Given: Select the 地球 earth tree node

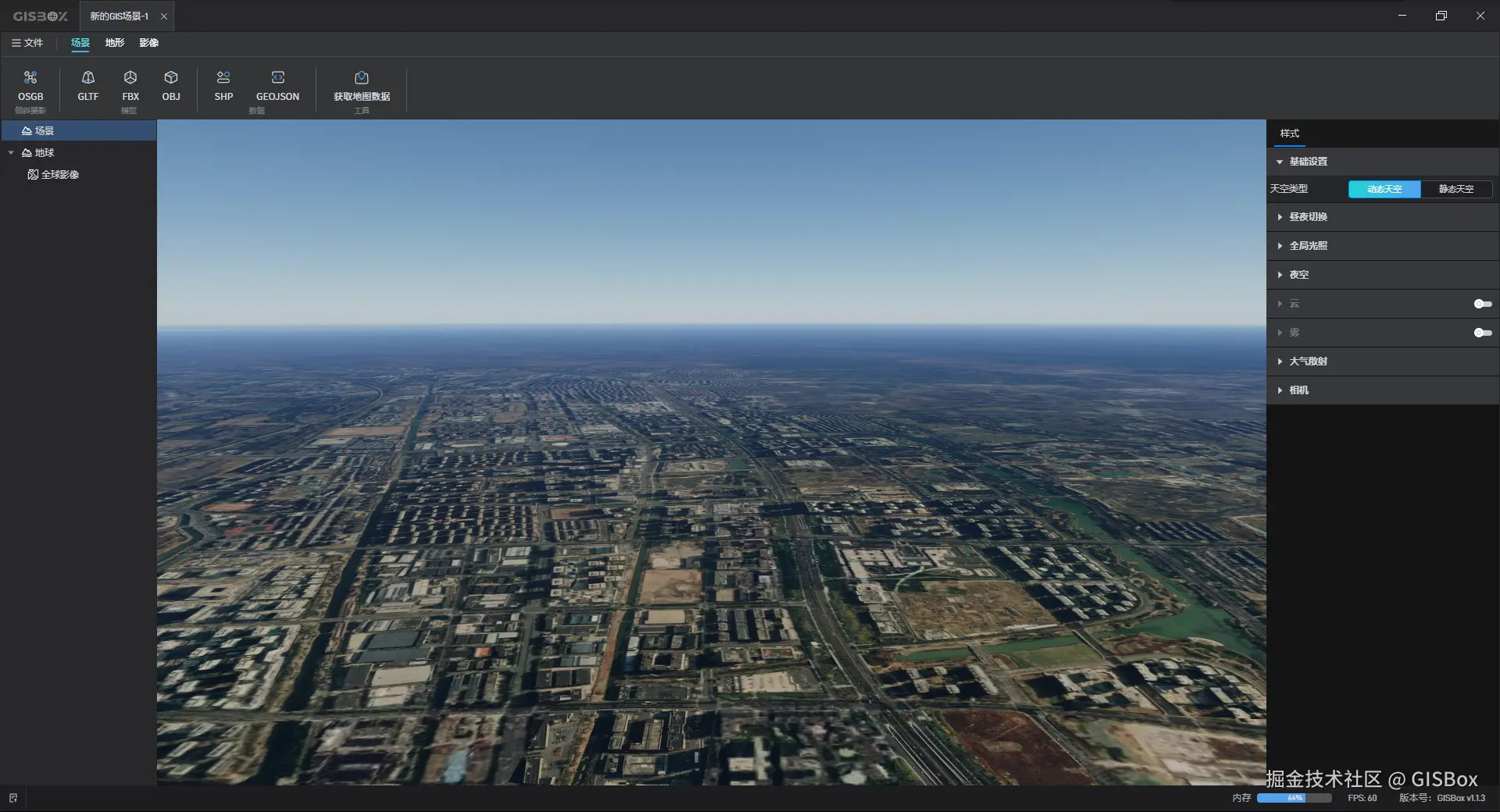Looking at the screenshot, I should [x=45, y=152].
